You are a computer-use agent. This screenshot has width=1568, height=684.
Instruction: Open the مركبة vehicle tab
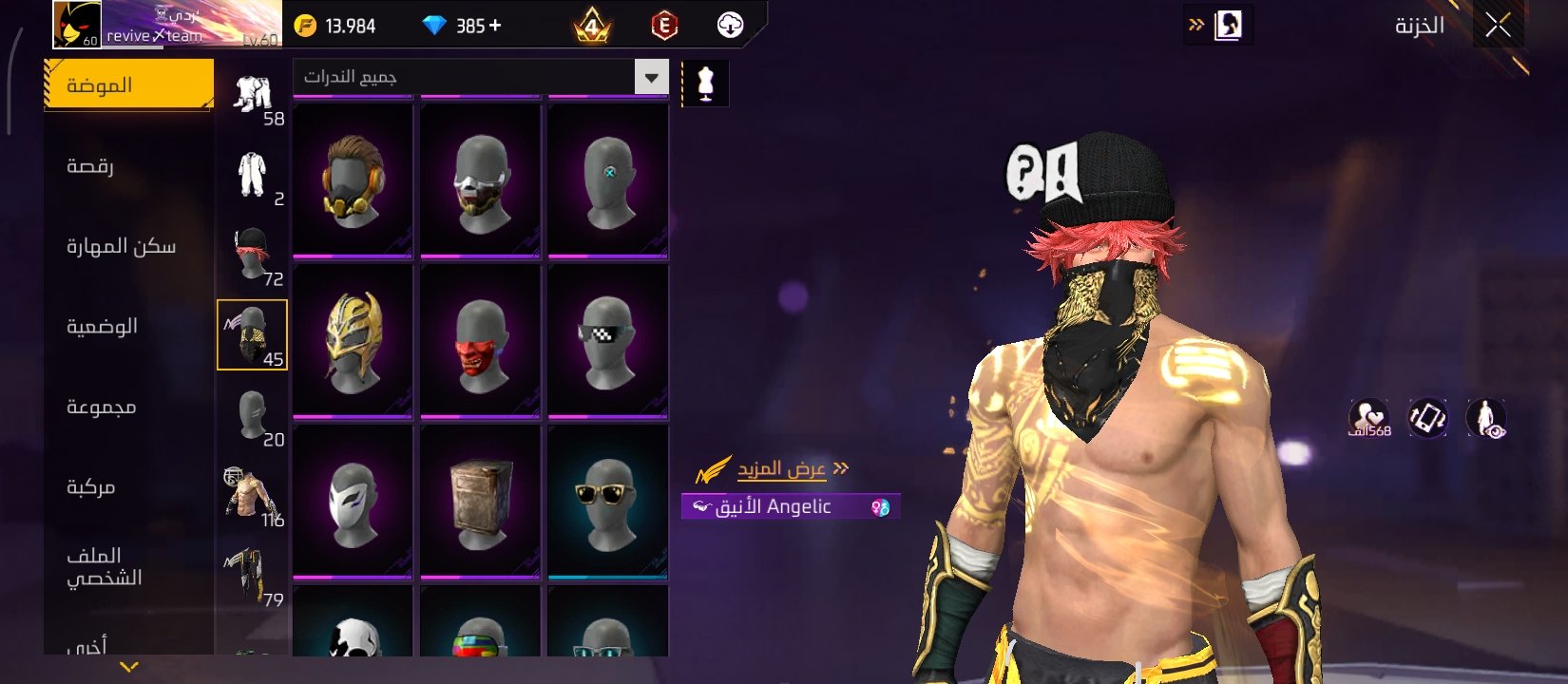(x=91, y=487)
